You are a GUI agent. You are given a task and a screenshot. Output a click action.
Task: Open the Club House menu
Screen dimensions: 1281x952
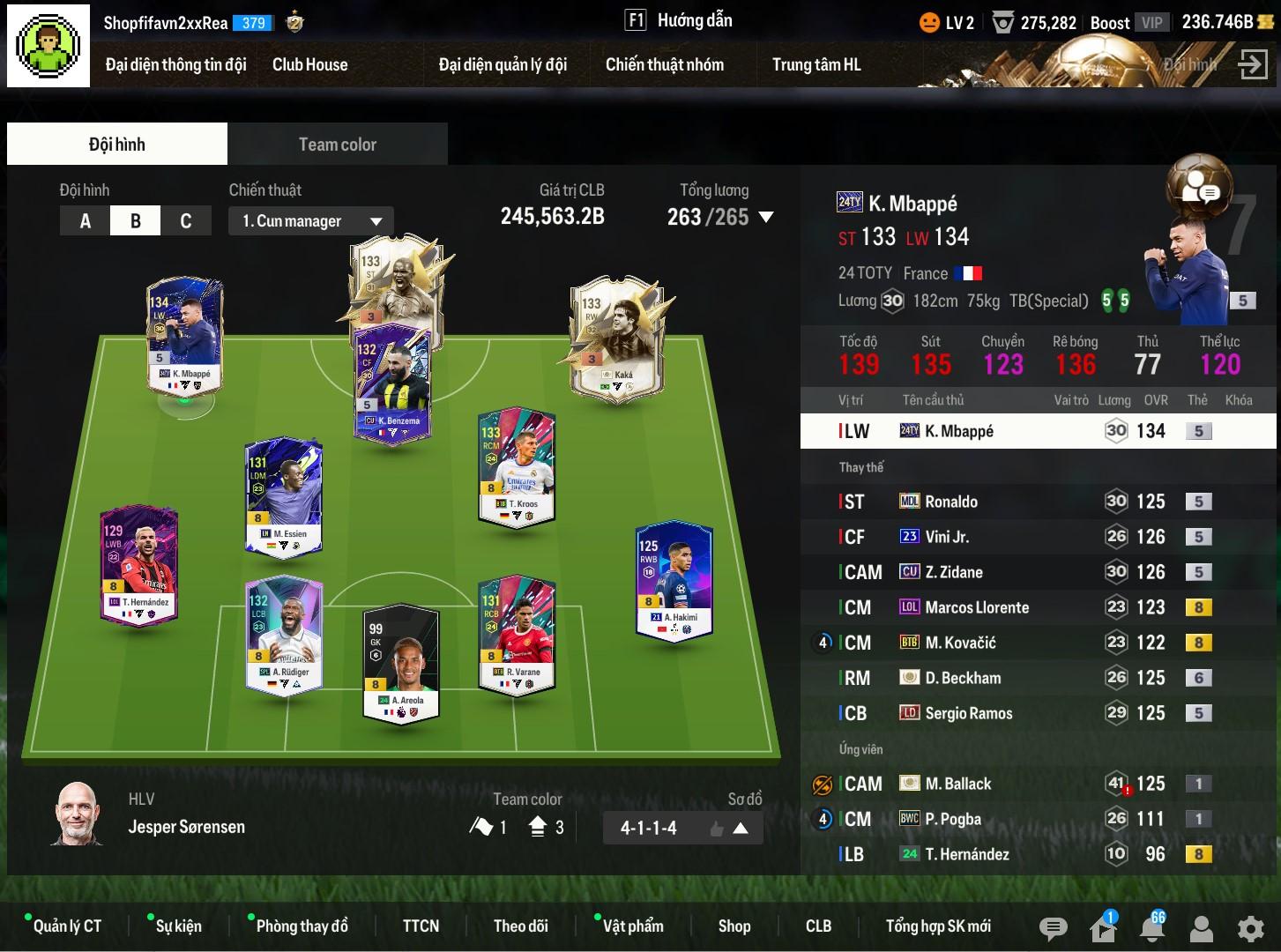309,64
